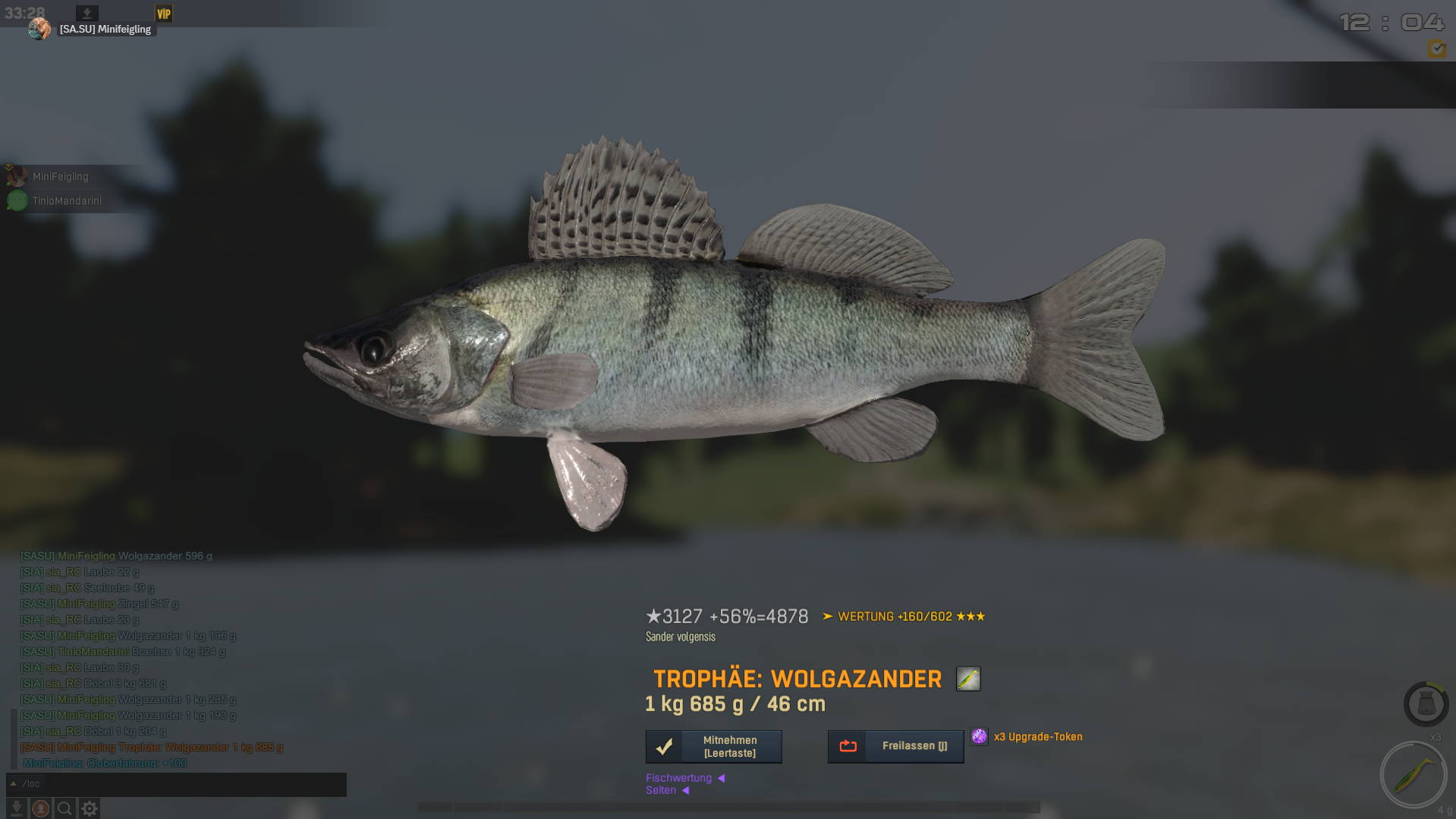Select the green soft lure slot
Viewport: 1456px width, 819px height.
(x=1413, y=775)
